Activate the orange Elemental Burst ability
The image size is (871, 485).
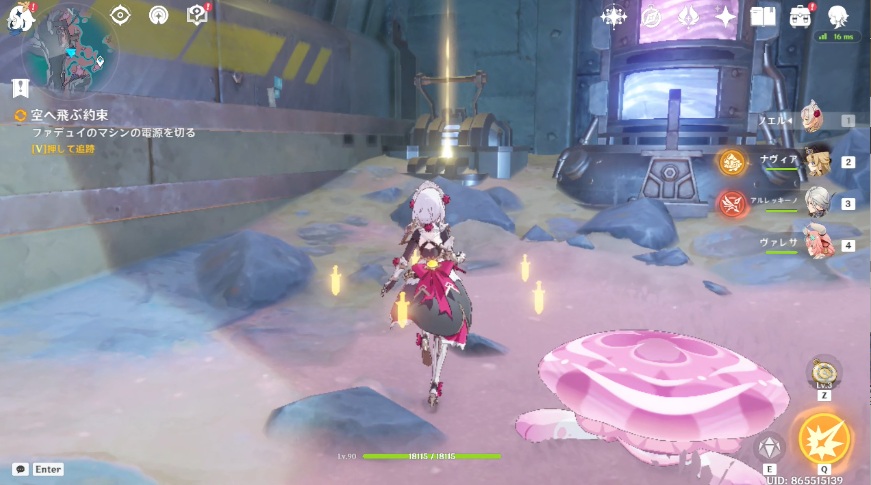pos(824,438)
